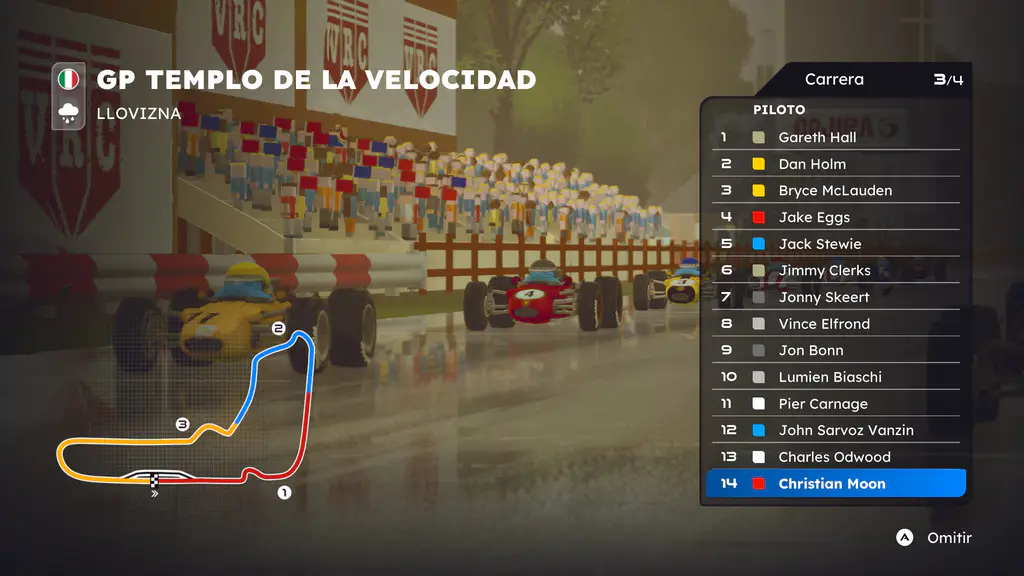Select Gareth Hall's row in standings

835,137
